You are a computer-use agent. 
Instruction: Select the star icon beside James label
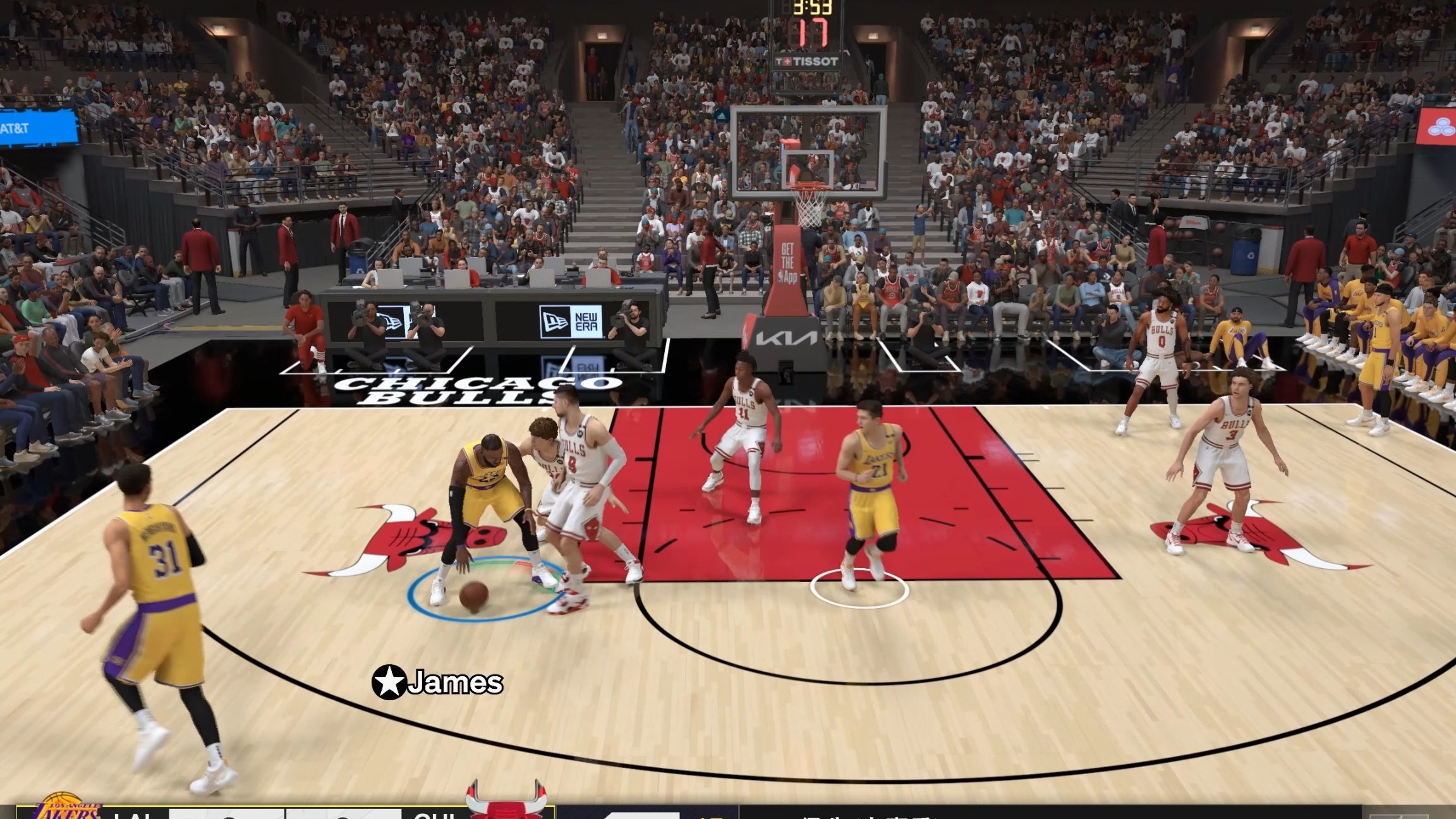point(390,682)
